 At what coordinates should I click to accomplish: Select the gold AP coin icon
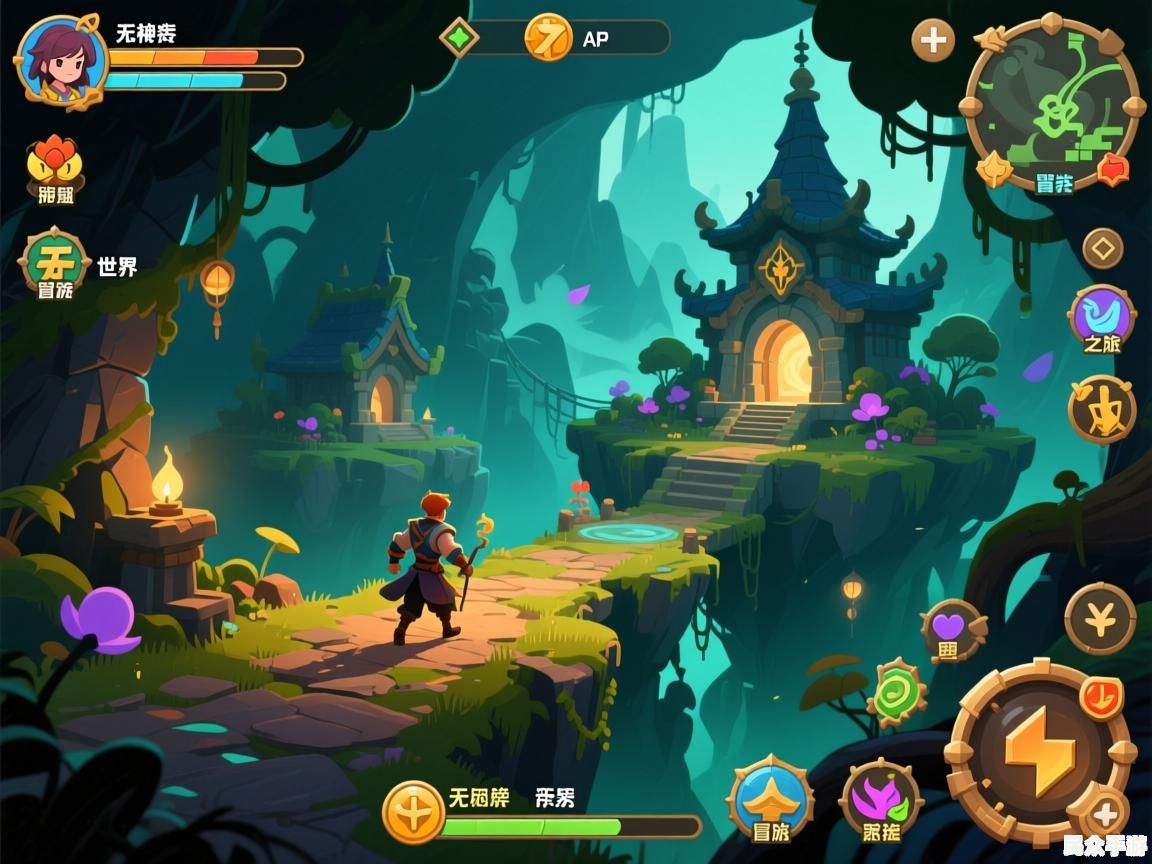548,38
